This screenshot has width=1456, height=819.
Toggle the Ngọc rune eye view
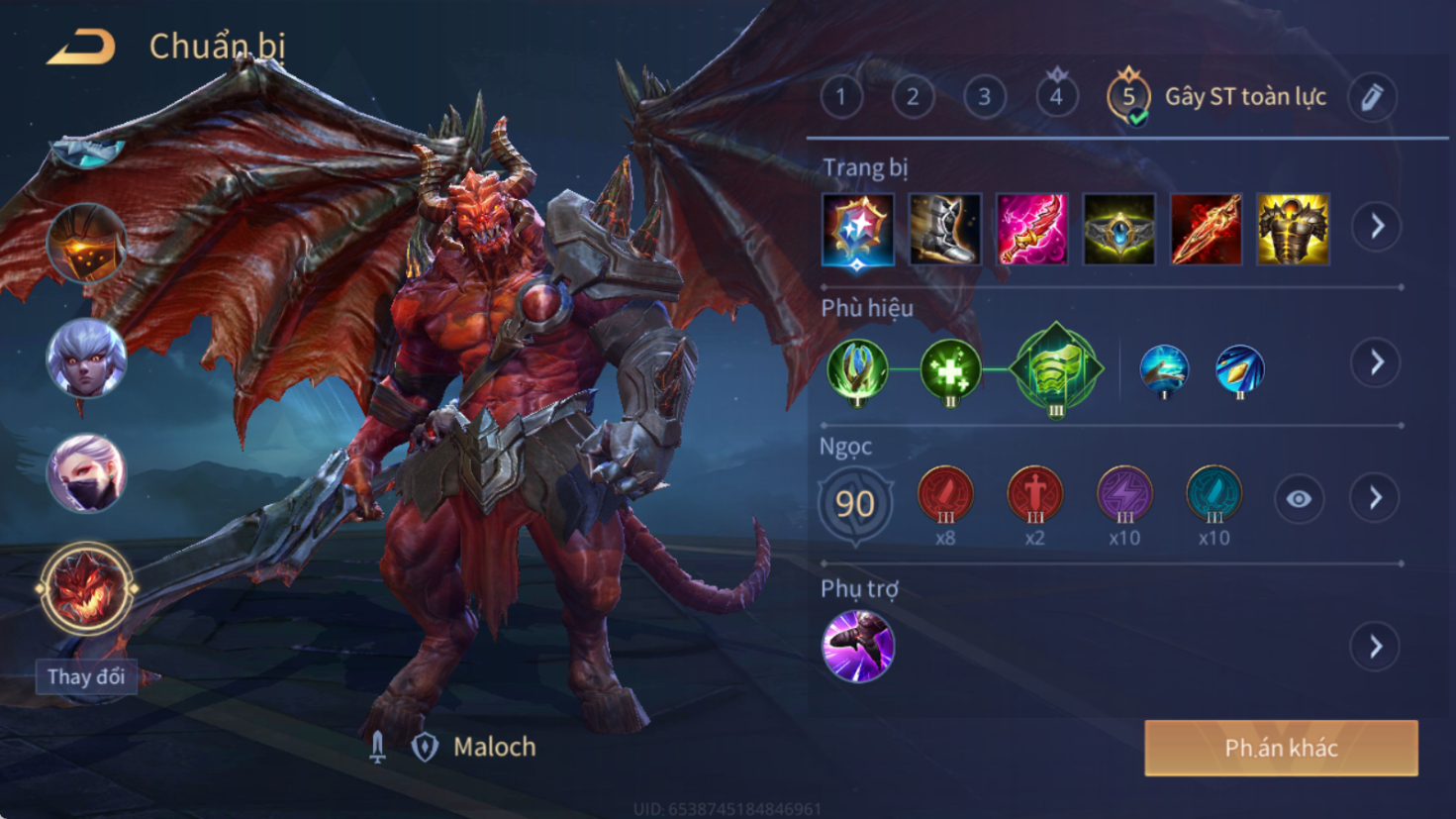point(1299,499)
